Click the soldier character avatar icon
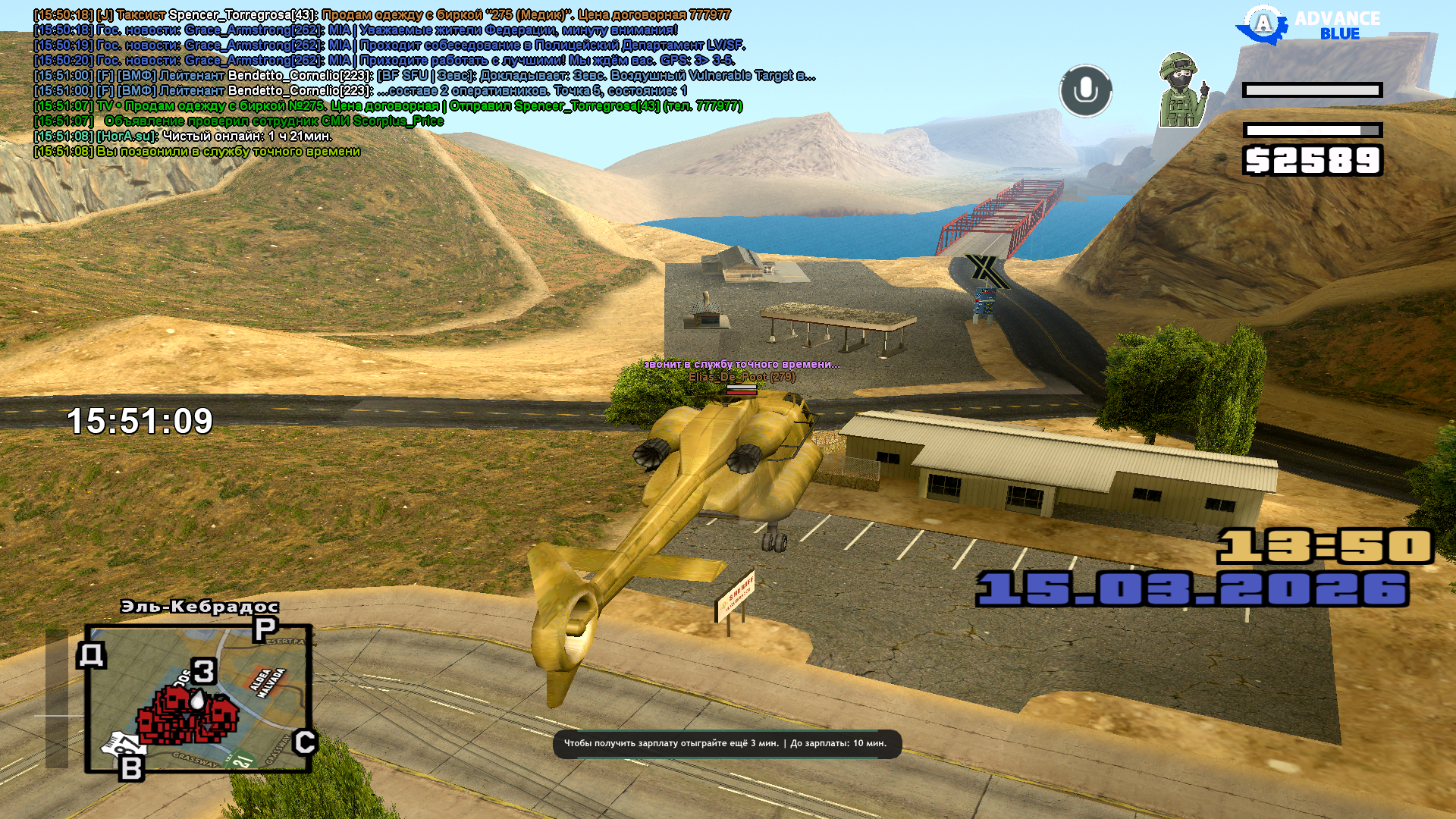Screen dimensions: 1456x819 click(1180, 90)
